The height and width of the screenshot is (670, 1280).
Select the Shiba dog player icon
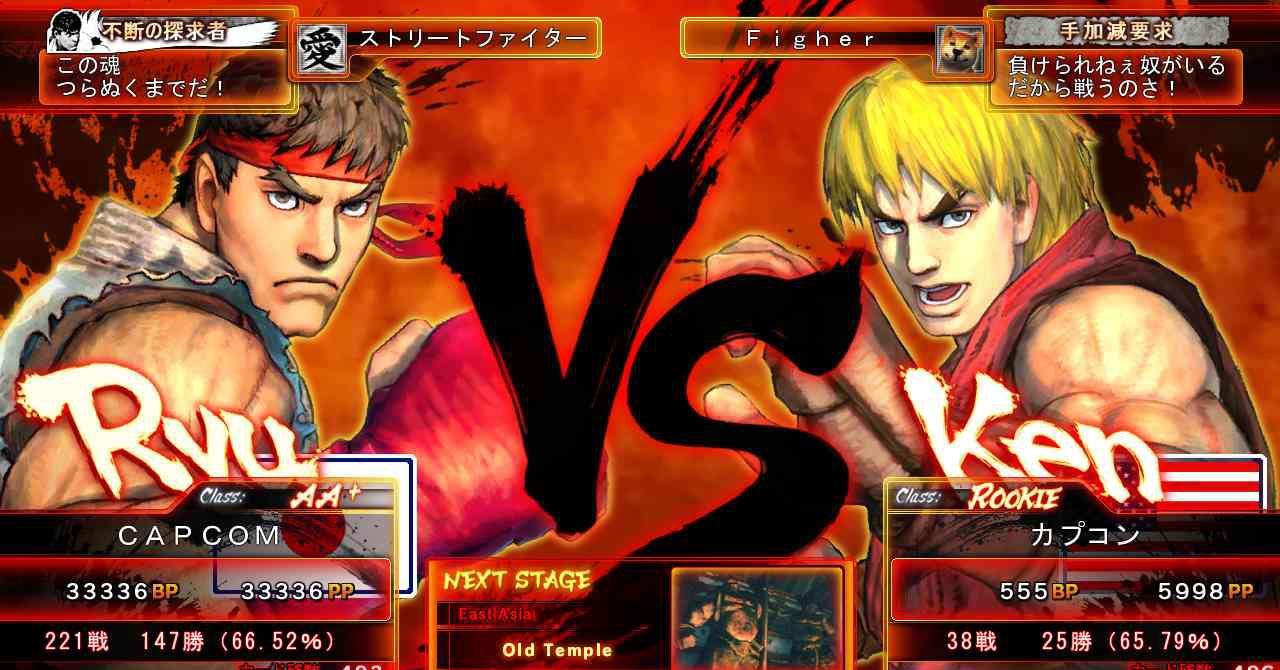(x=957, y=49)
